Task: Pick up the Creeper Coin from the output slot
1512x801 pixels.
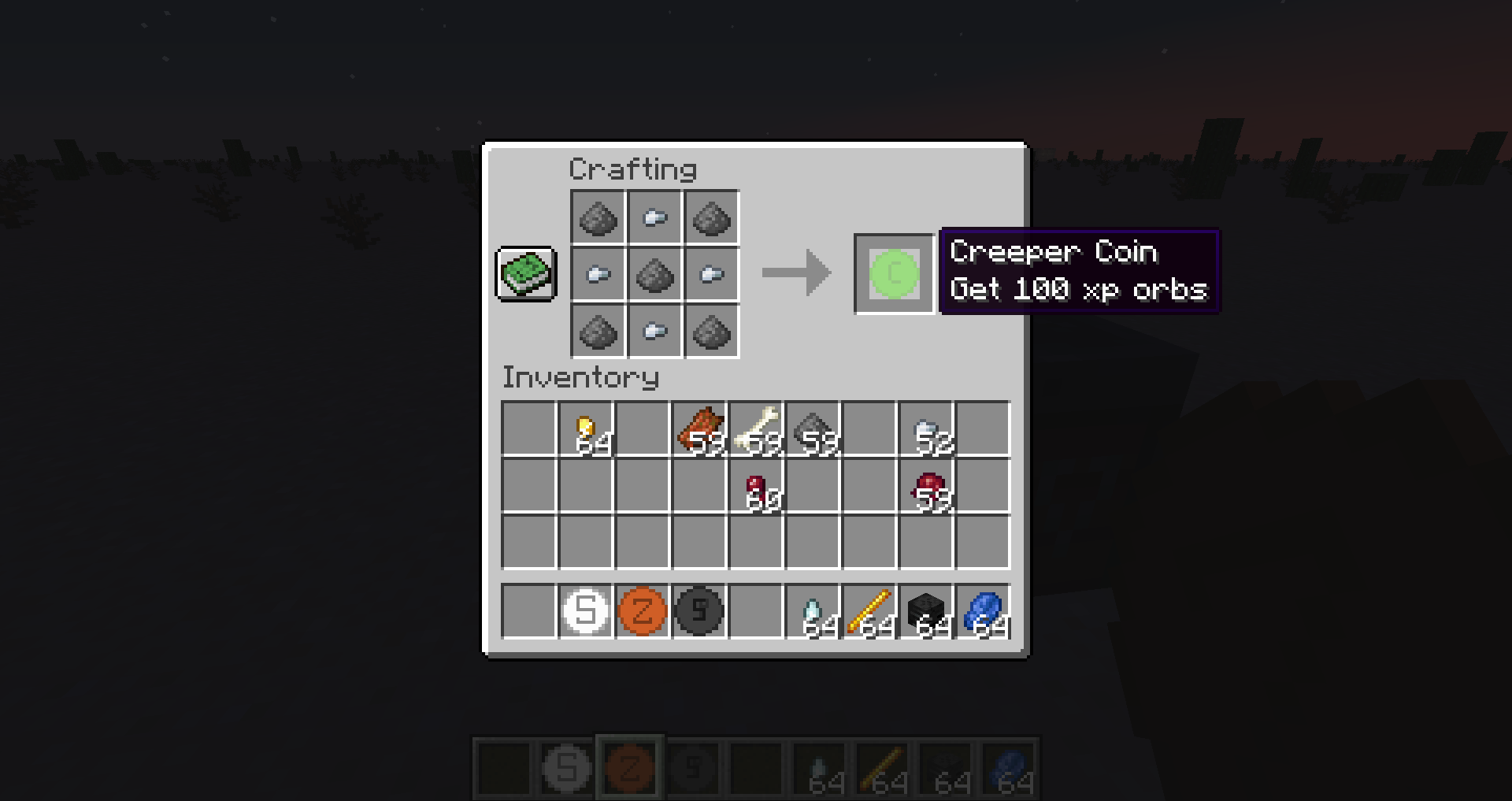Action: 894,275
